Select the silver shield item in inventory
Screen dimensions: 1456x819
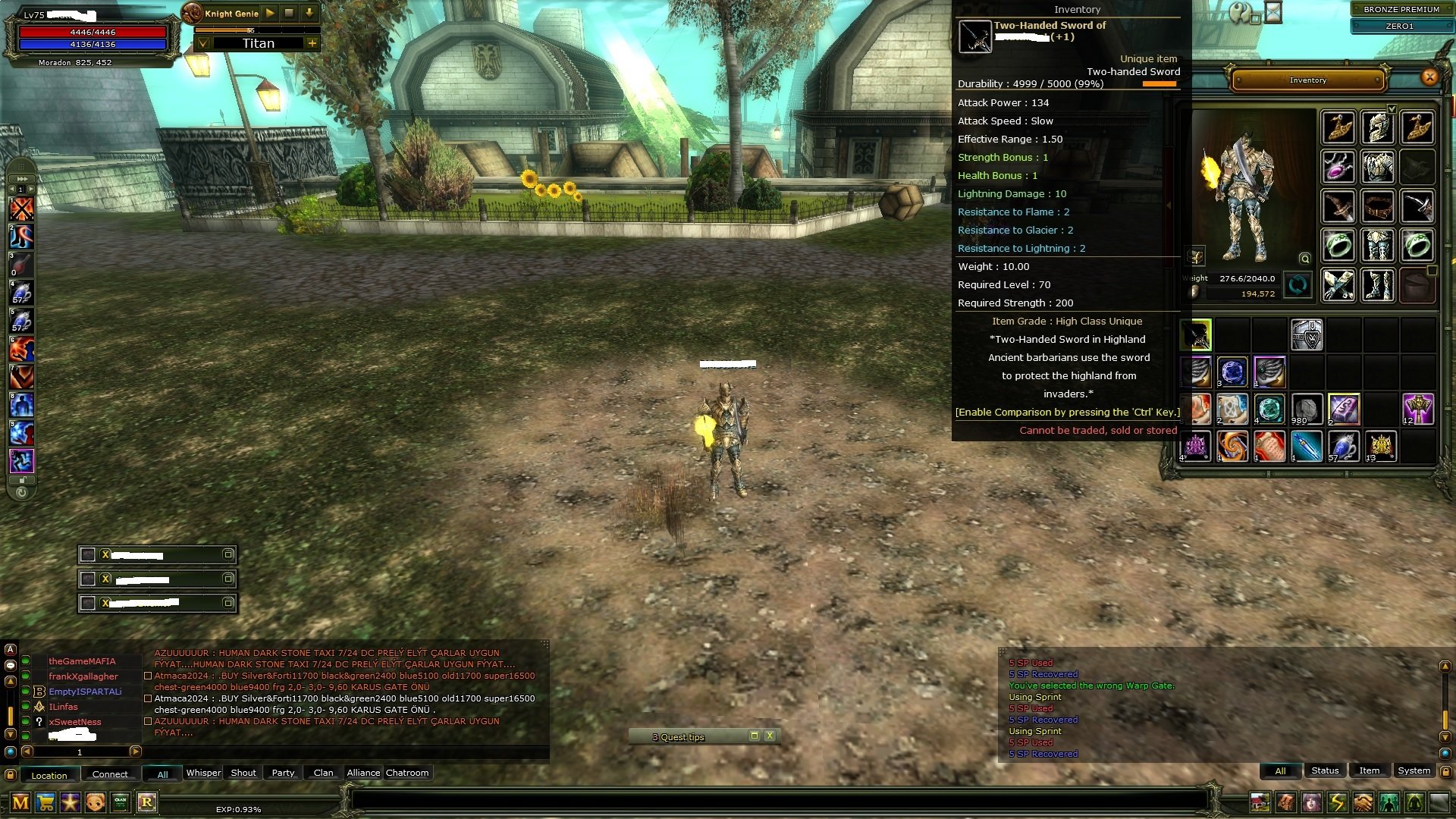pos(1307,335)
